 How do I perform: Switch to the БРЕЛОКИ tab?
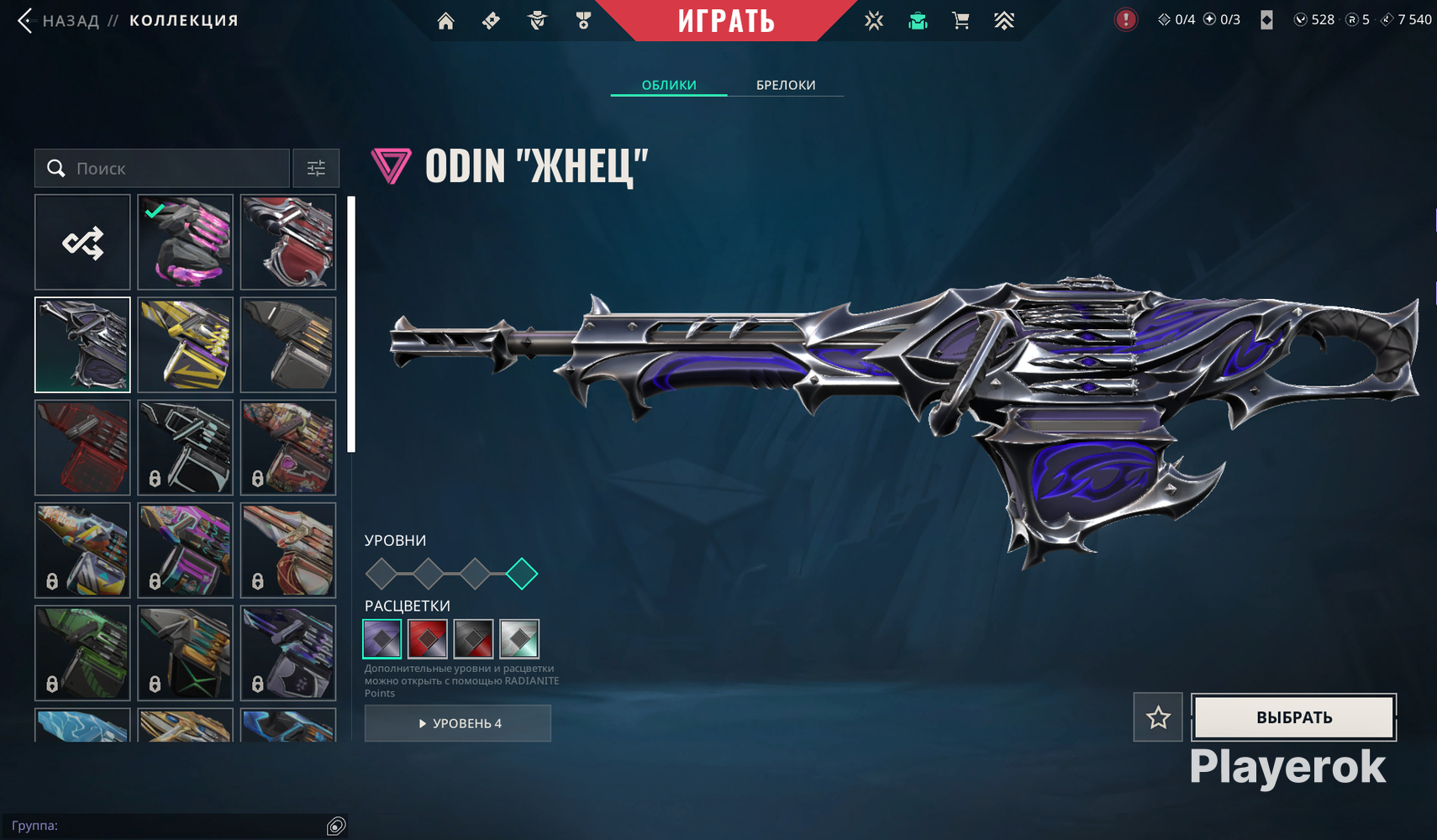pos(786,85)
